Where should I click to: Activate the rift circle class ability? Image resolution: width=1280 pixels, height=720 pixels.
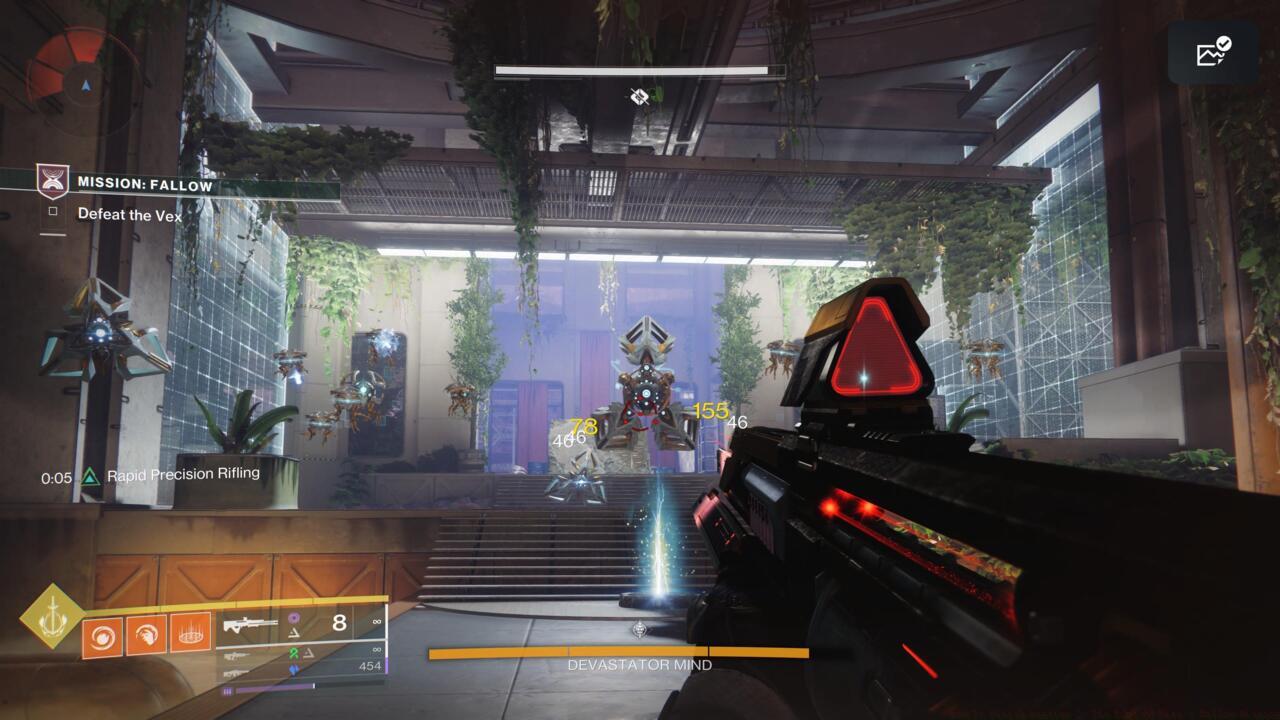tap(190, 634)
